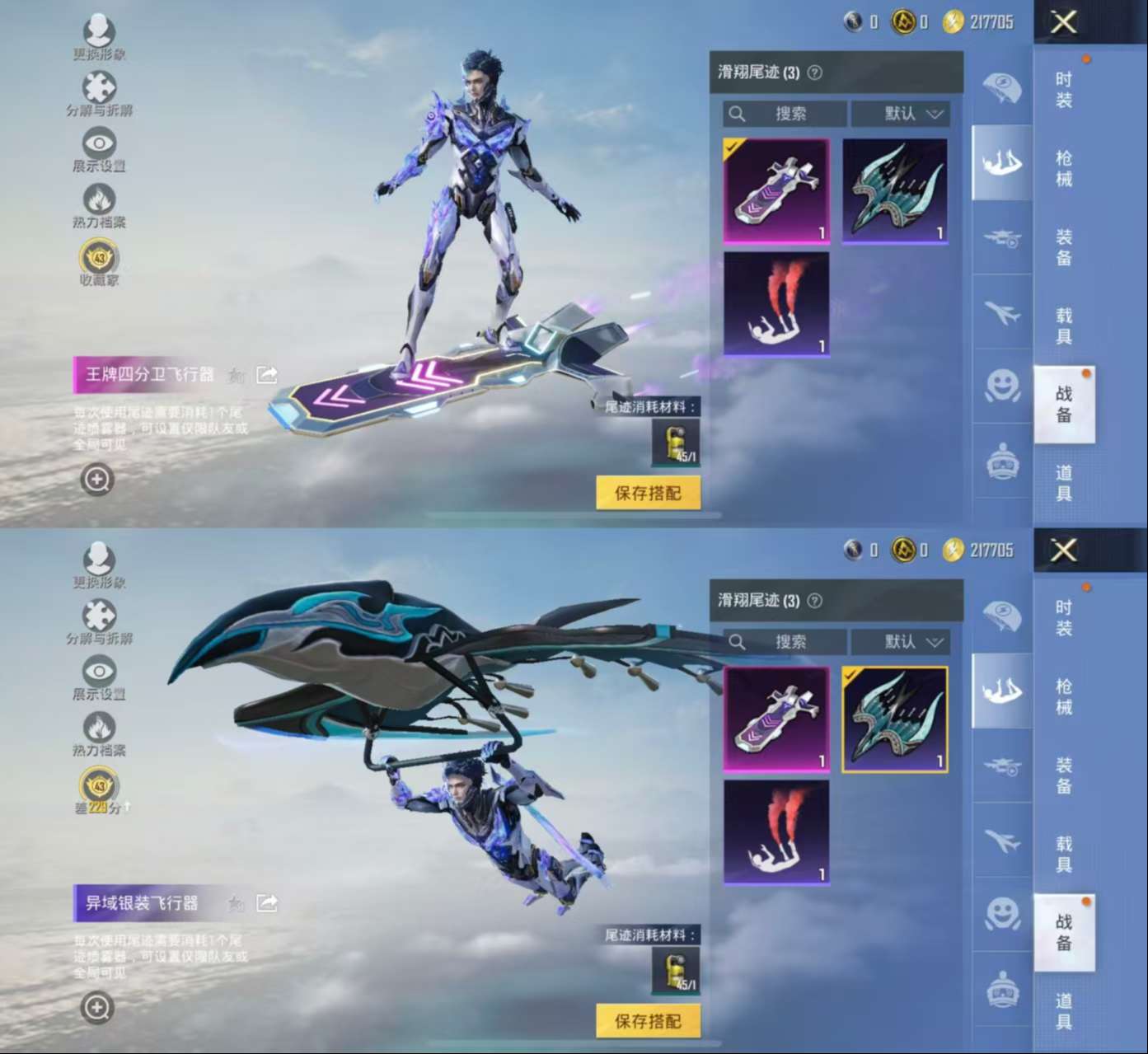Screen dimensions: 1148x1054
Task: Switch to 载具 tab on 异域银装飞行器 screen
Action: pos(1064,854)
